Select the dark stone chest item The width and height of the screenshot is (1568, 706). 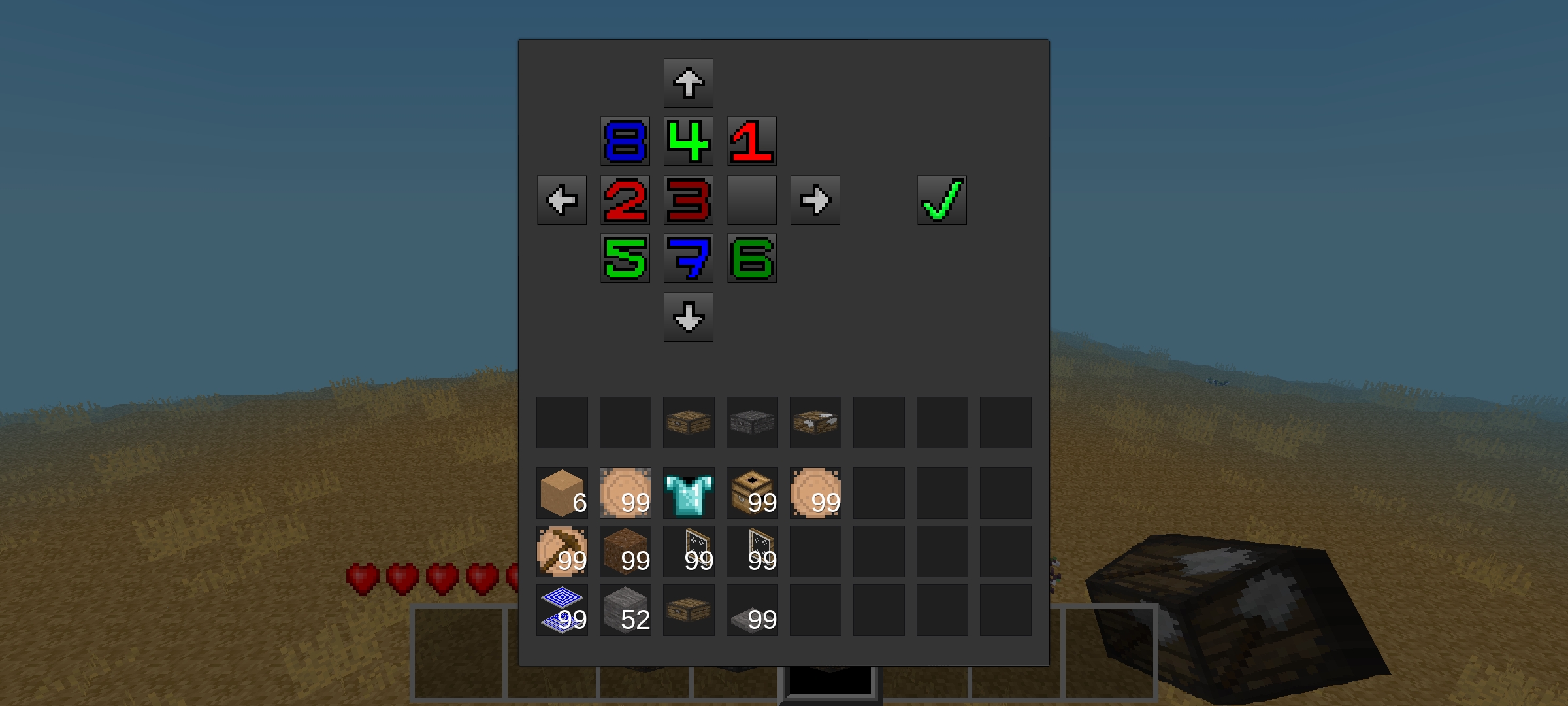[751, 423]
